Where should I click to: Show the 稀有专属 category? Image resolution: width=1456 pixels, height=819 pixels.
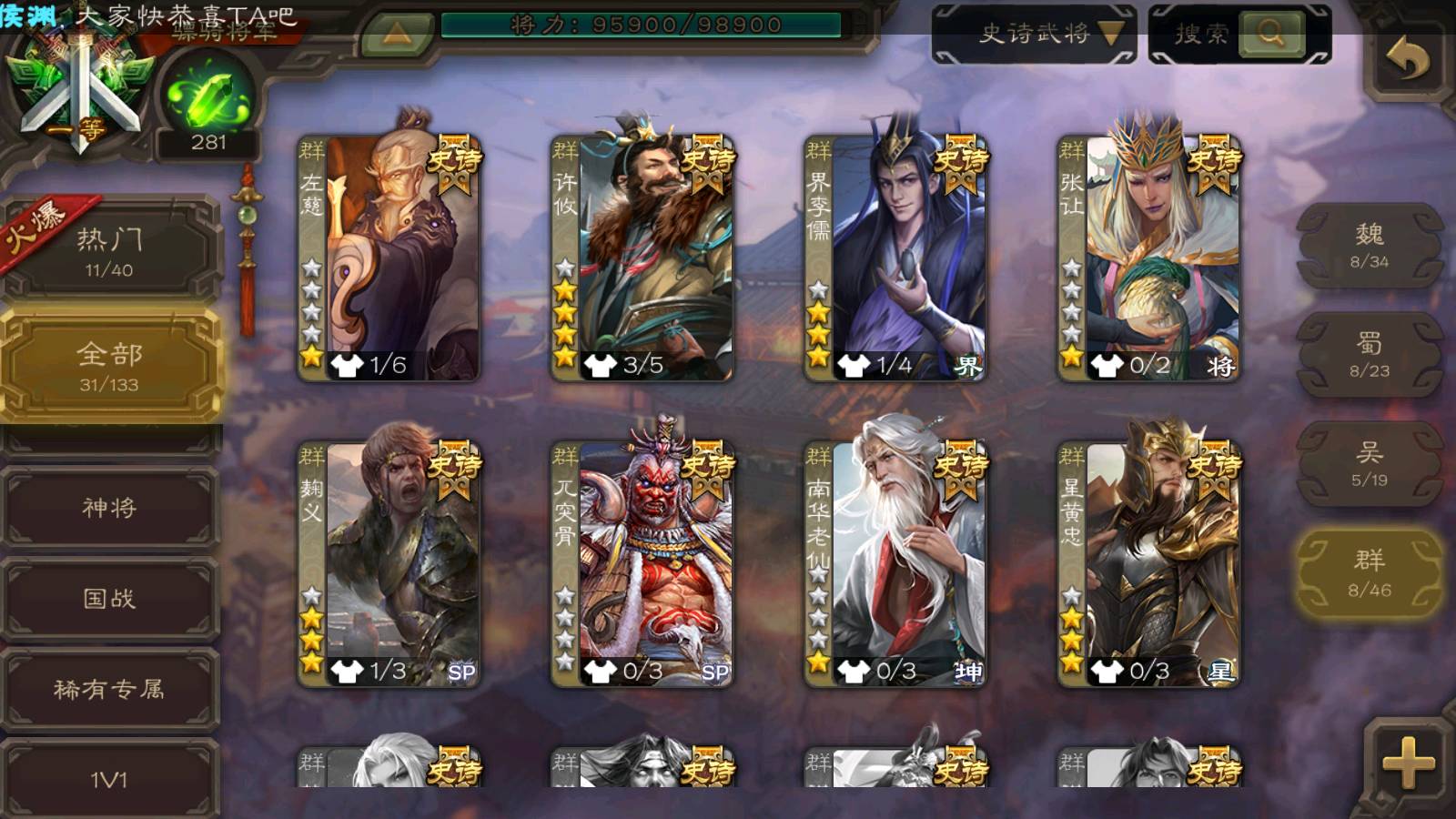110,689
